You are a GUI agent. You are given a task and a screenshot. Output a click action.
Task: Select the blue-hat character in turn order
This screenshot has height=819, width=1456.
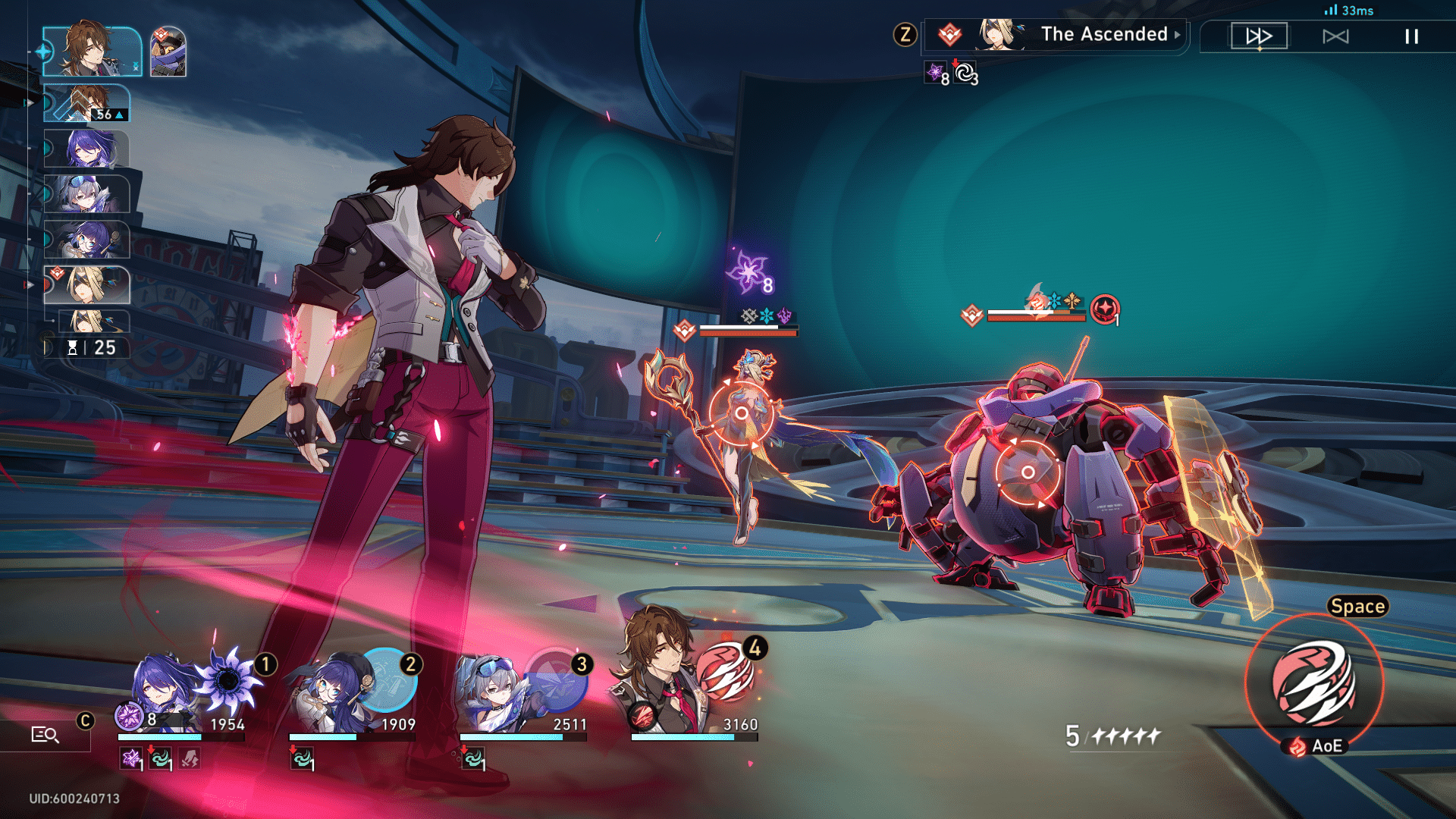tap(87, 240)
